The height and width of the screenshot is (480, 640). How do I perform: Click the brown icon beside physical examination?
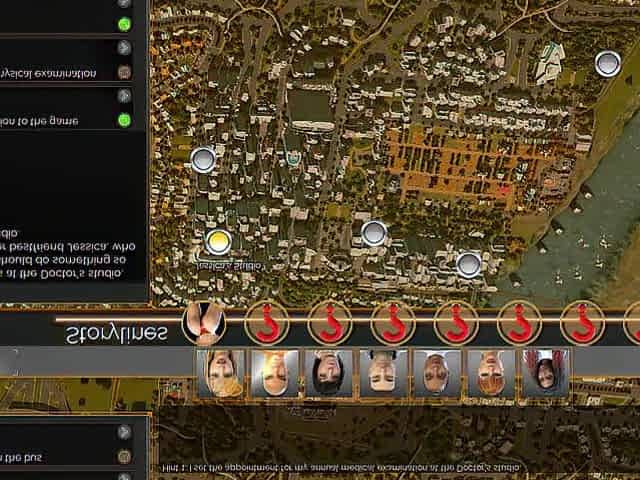(x=124, y=72)
